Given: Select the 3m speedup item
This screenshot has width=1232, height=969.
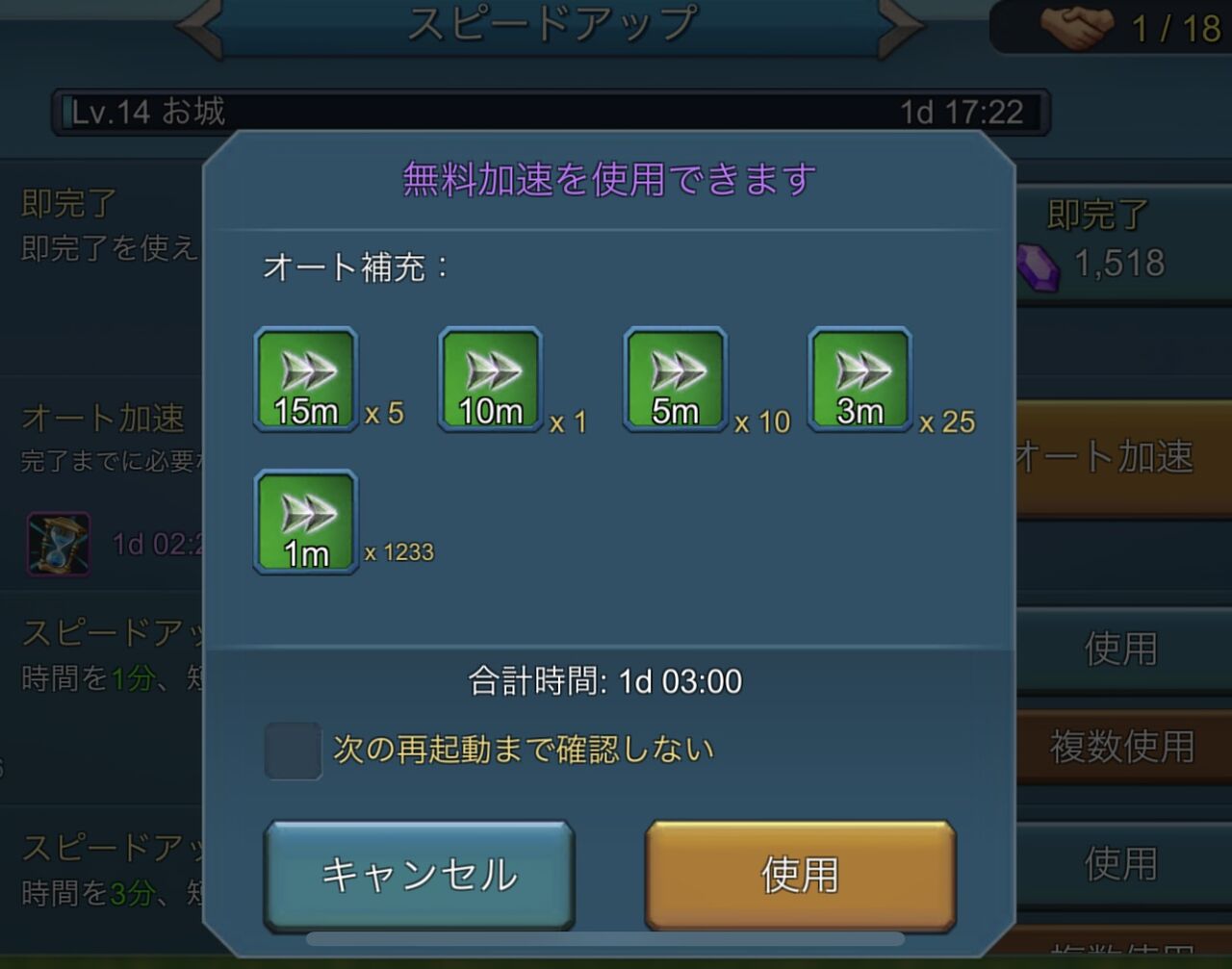Looking at the screenshot, I should tap(859, 378).
